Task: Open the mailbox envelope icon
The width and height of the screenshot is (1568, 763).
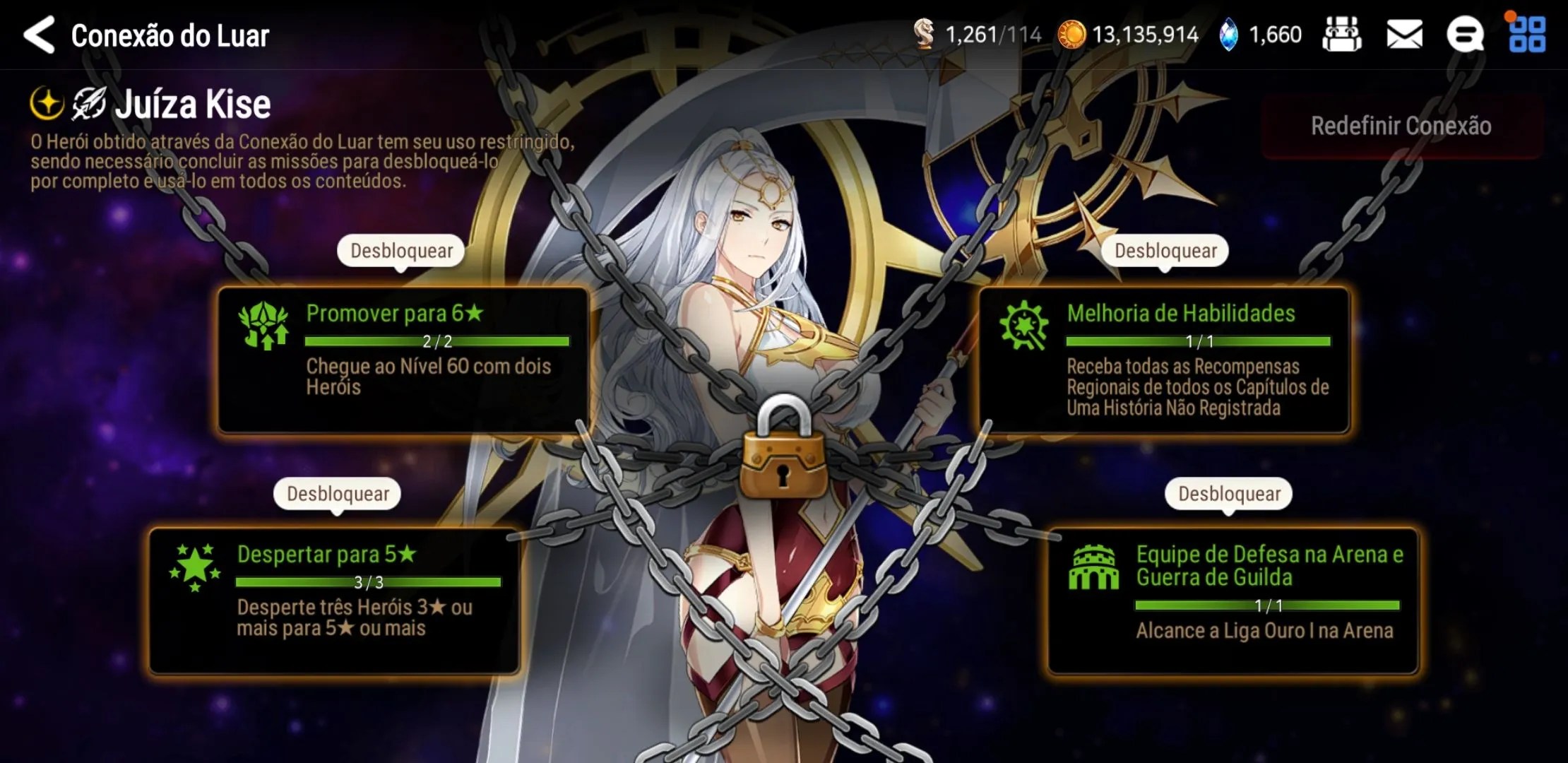Action: (1404, 35)
